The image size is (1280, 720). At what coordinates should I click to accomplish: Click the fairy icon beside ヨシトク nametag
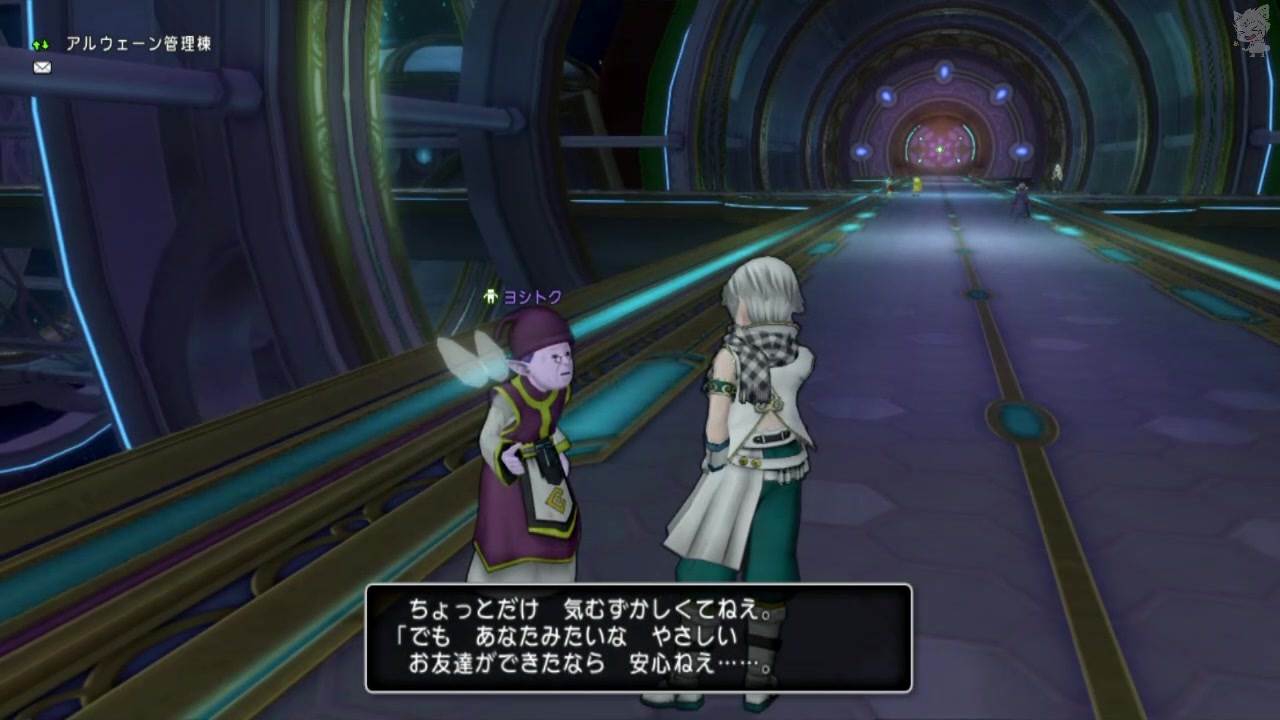489,295
